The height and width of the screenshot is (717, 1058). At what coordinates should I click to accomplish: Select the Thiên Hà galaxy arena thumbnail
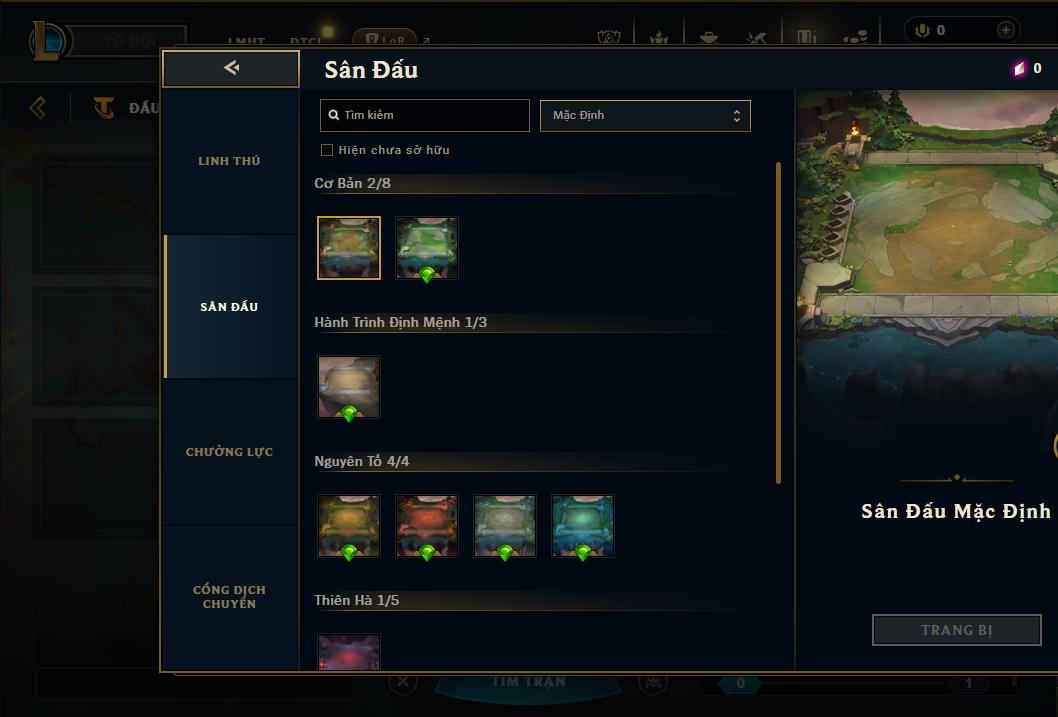pyautogui.click(x=349, y=652)
